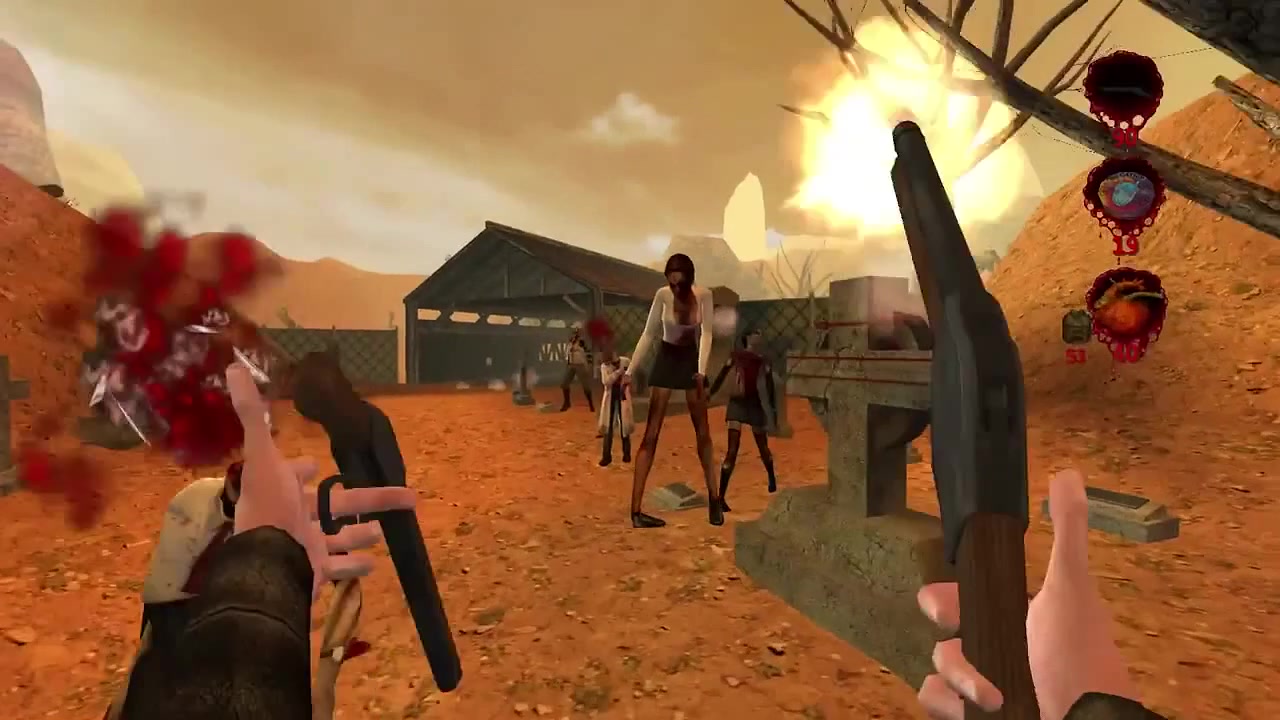Screen dimensions: 1280x720
Task: Select the shotgun weapon icon
Action: click(x=1123, y=90)
